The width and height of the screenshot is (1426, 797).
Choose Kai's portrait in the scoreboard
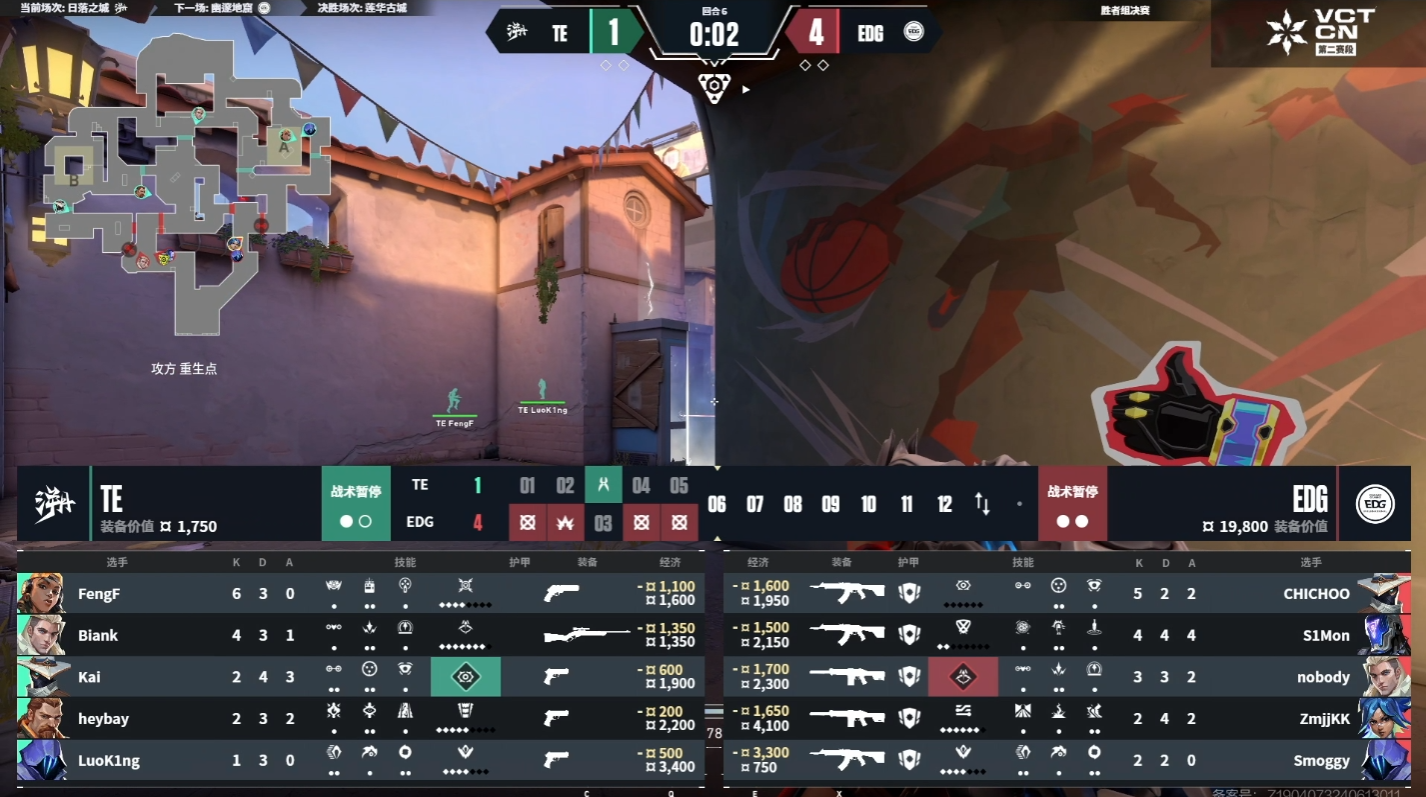click(x=41, y=677)
